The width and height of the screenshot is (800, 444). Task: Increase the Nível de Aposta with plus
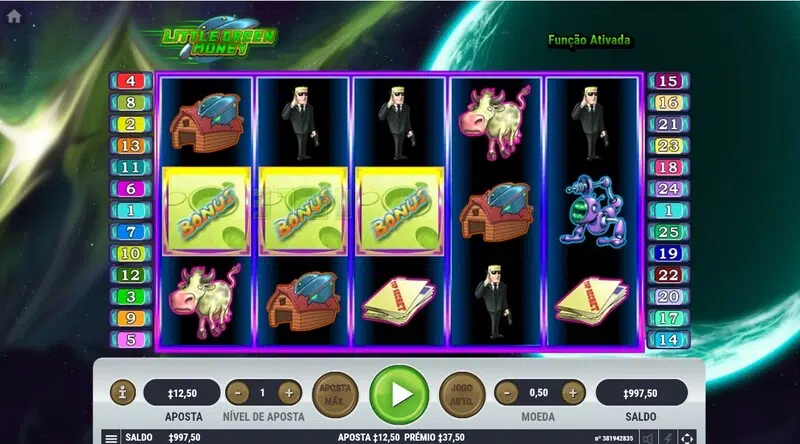pos(288,393)
